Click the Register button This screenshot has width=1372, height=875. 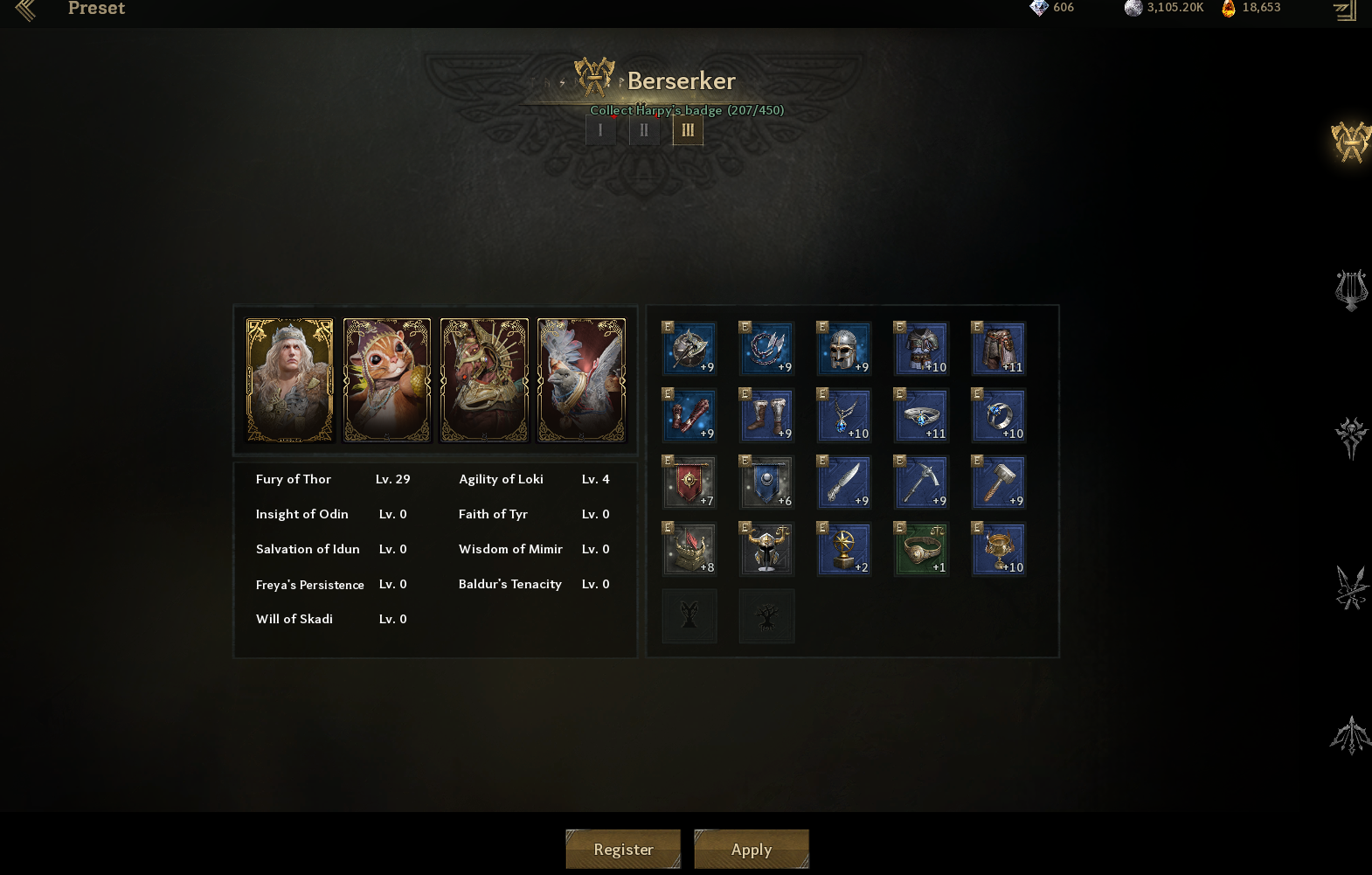(623, 849)
